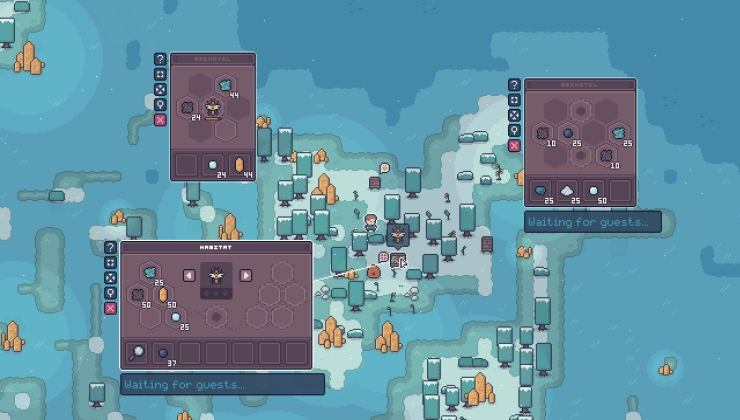Toggle the pin button on the Habitat panel
Screen dimensions: 740x420
111,293
